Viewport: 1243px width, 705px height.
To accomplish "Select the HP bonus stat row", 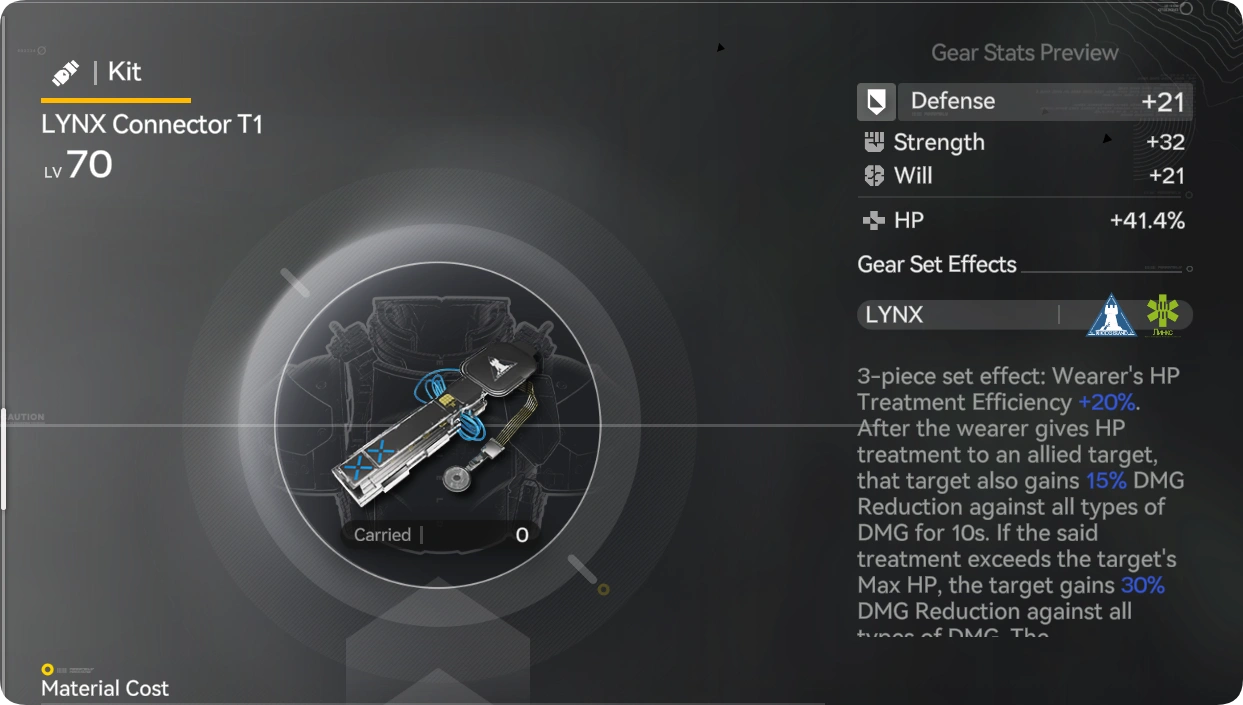I will 1024,221.
